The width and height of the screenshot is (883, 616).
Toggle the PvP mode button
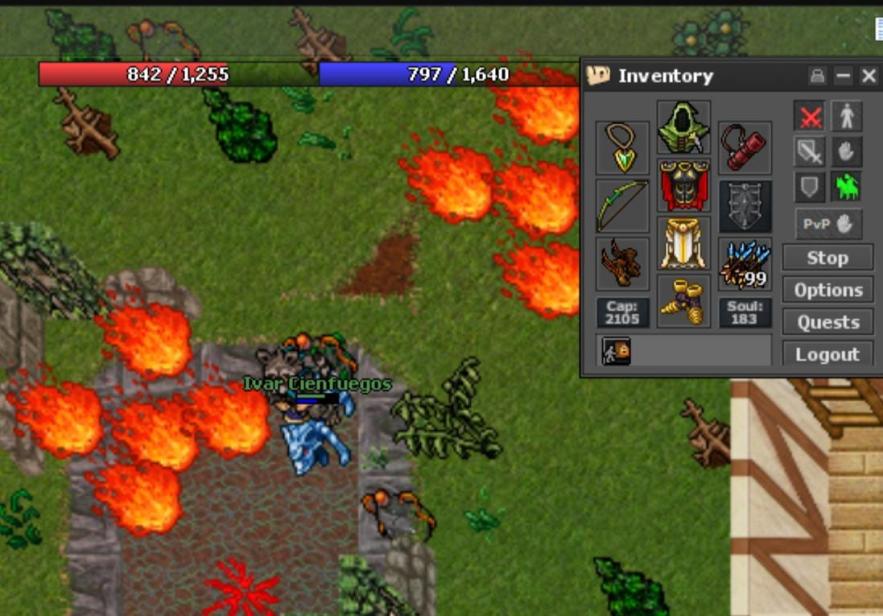coord(828,224)
